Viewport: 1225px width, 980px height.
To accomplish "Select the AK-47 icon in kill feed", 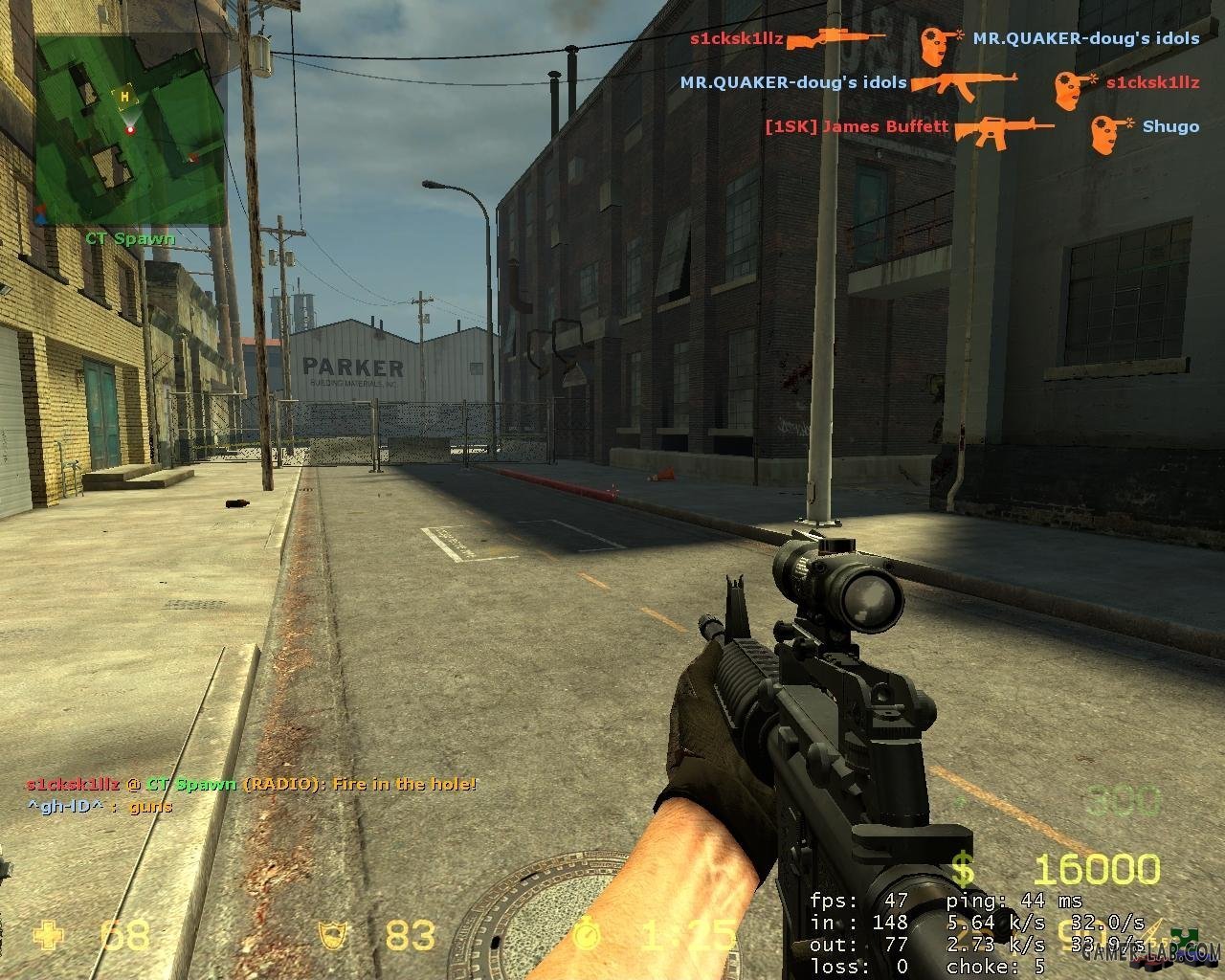I will click(962, 83).
